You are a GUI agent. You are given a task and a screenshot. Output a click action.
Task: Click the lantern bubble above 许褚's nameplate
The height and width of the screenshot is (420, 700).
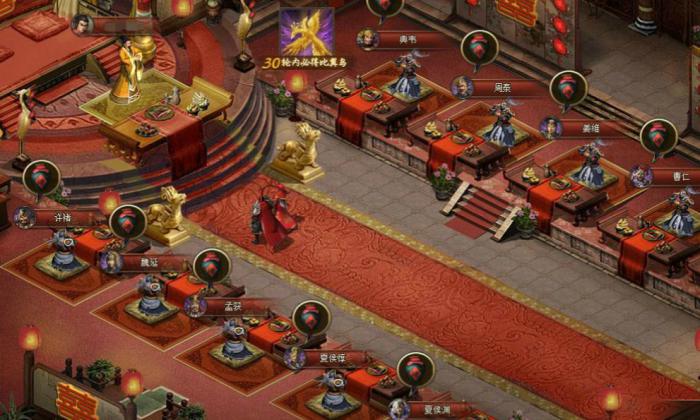[x=41, y=178]
